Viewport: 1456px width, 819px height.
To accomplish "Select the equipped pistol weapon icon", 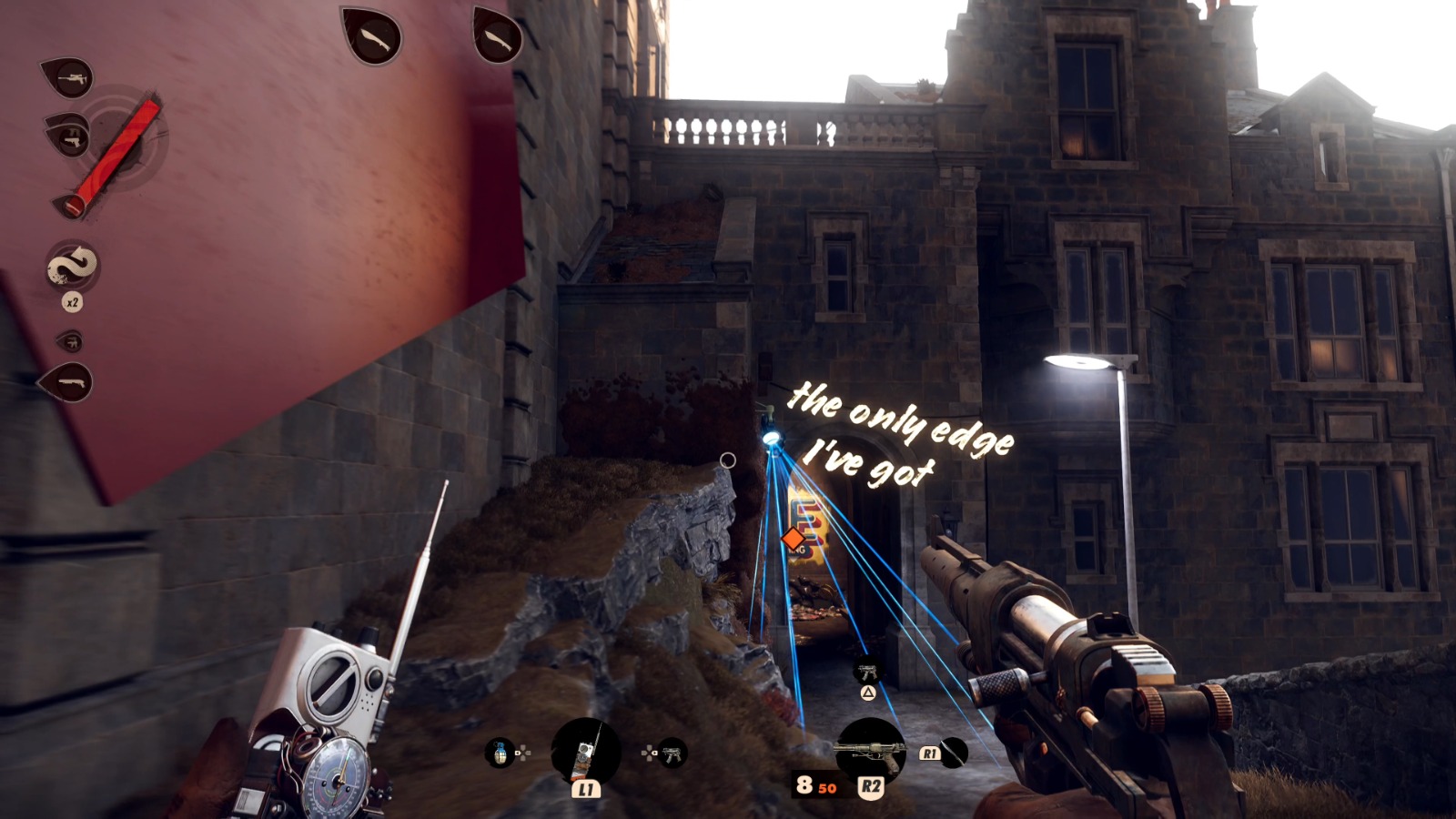I will click(x=870, y=750).
